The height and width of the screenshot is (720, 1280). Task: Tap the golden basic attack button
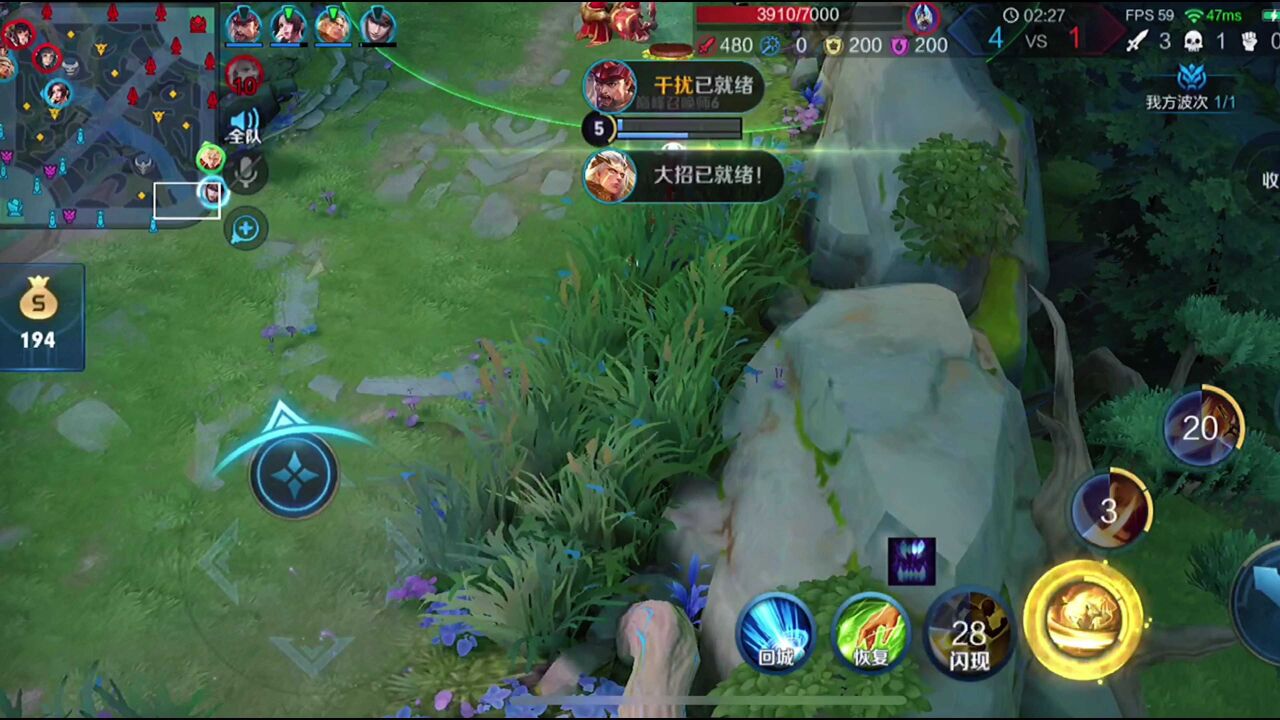[1083, 620]
